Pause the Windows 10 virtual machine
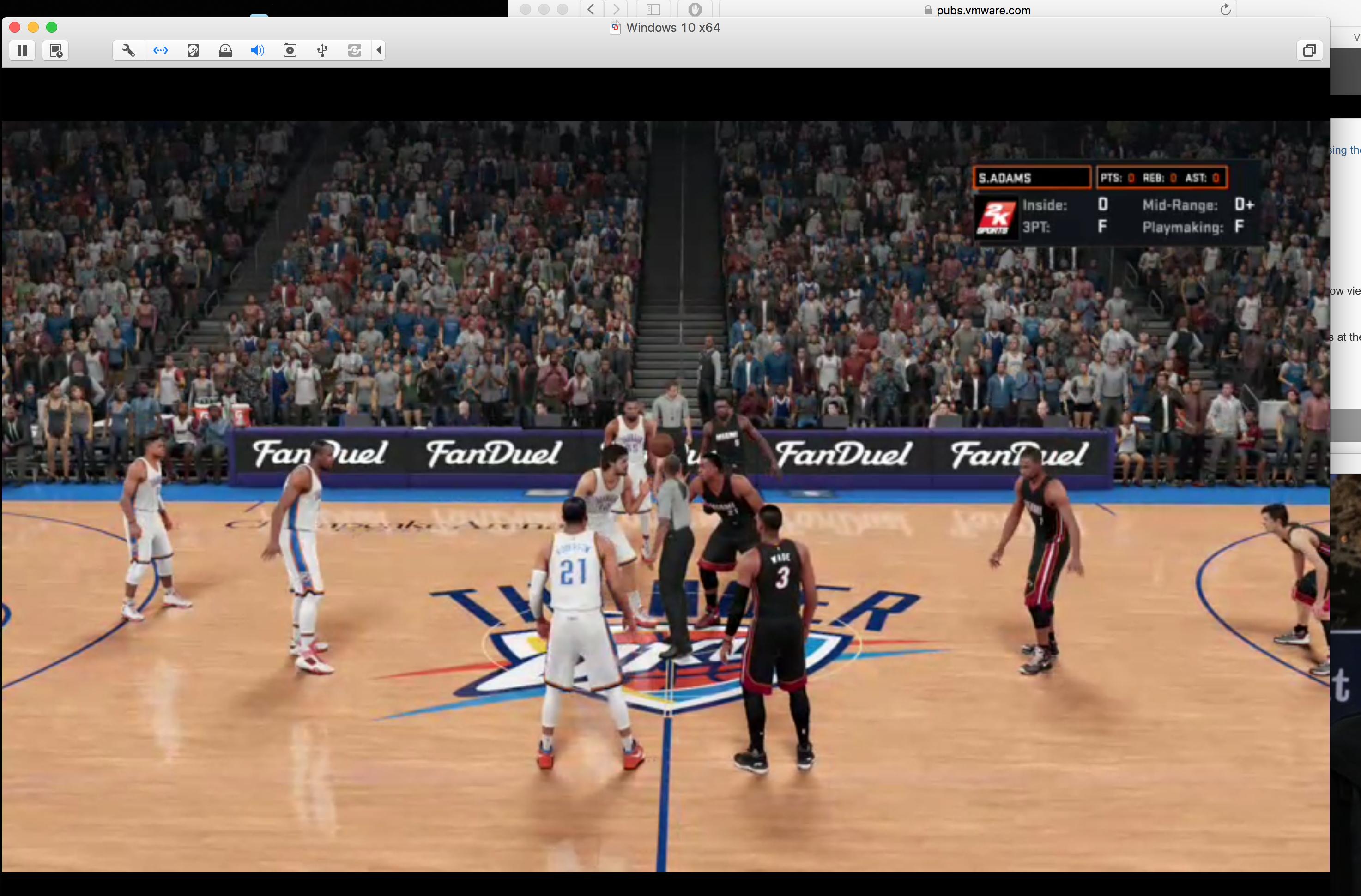Image resolution: width=1361 pixels, height=896 pixels. point(22,50)
